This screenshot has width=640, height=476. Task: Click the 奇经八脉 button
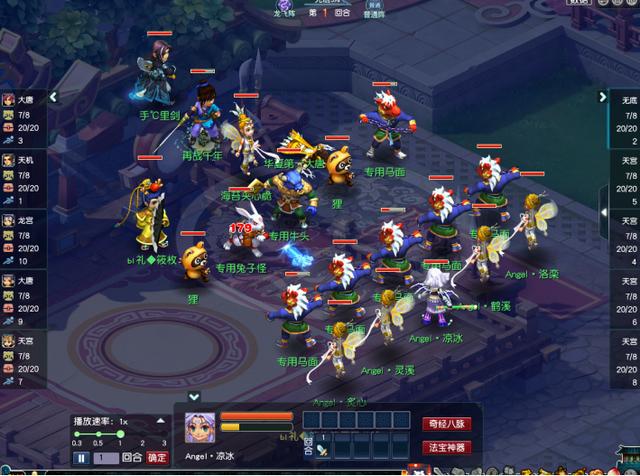point(444,422)
